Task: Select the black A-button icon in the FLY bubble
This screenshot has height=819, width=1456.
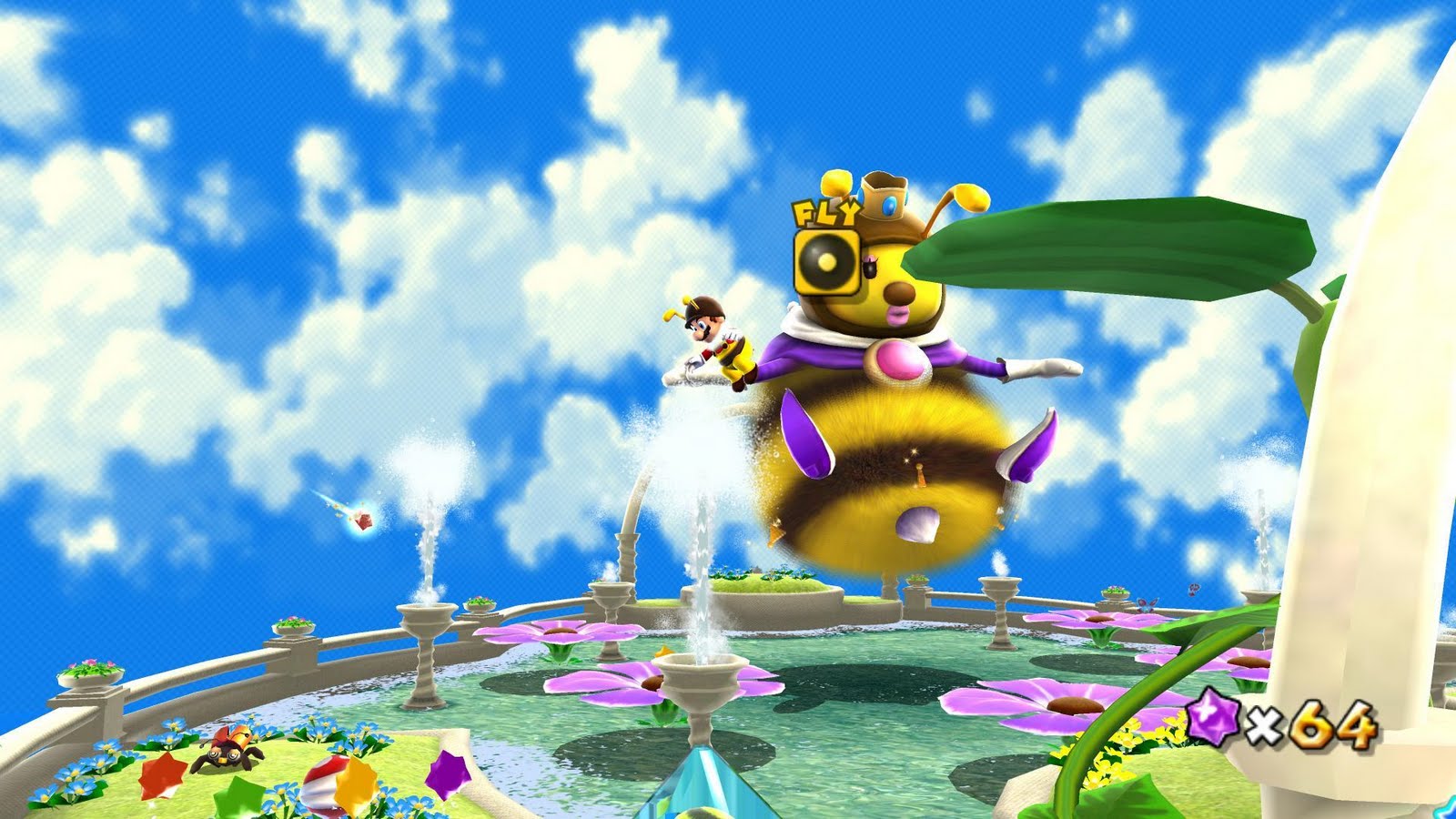Action: click(824, 263)
